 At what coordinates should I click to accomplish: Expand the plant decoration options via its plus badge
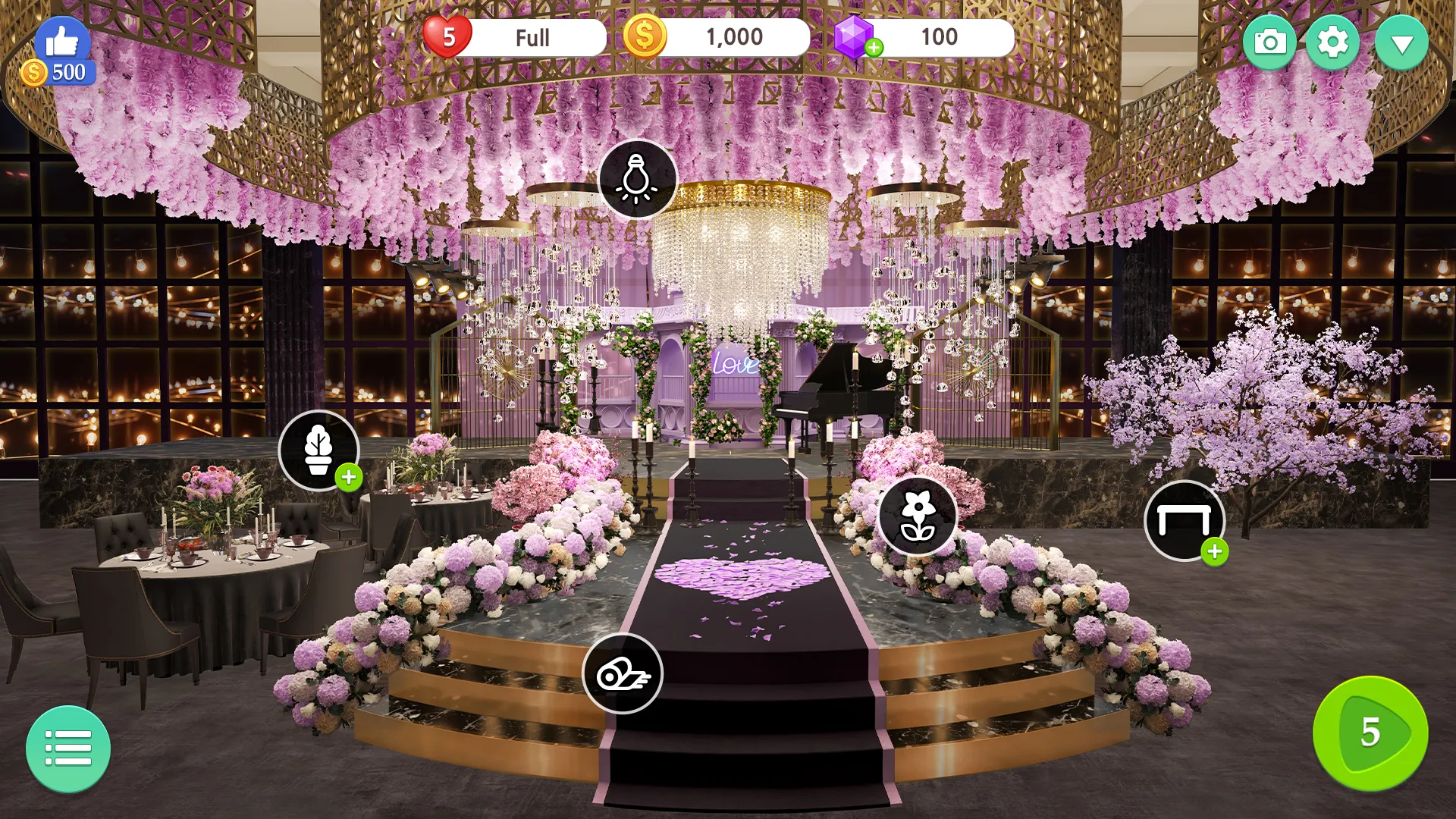(348, 478)
